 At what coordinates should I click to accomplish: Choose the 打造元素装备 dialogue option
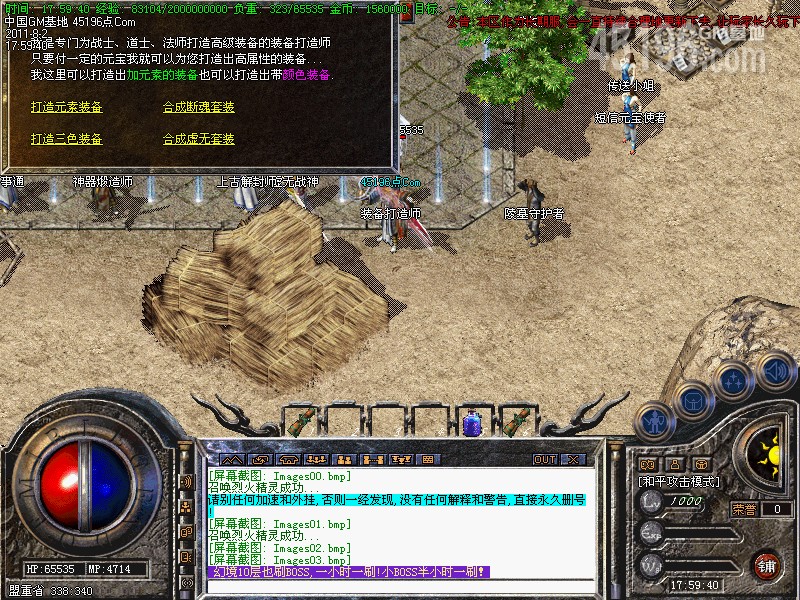click(x=66, y=107)
